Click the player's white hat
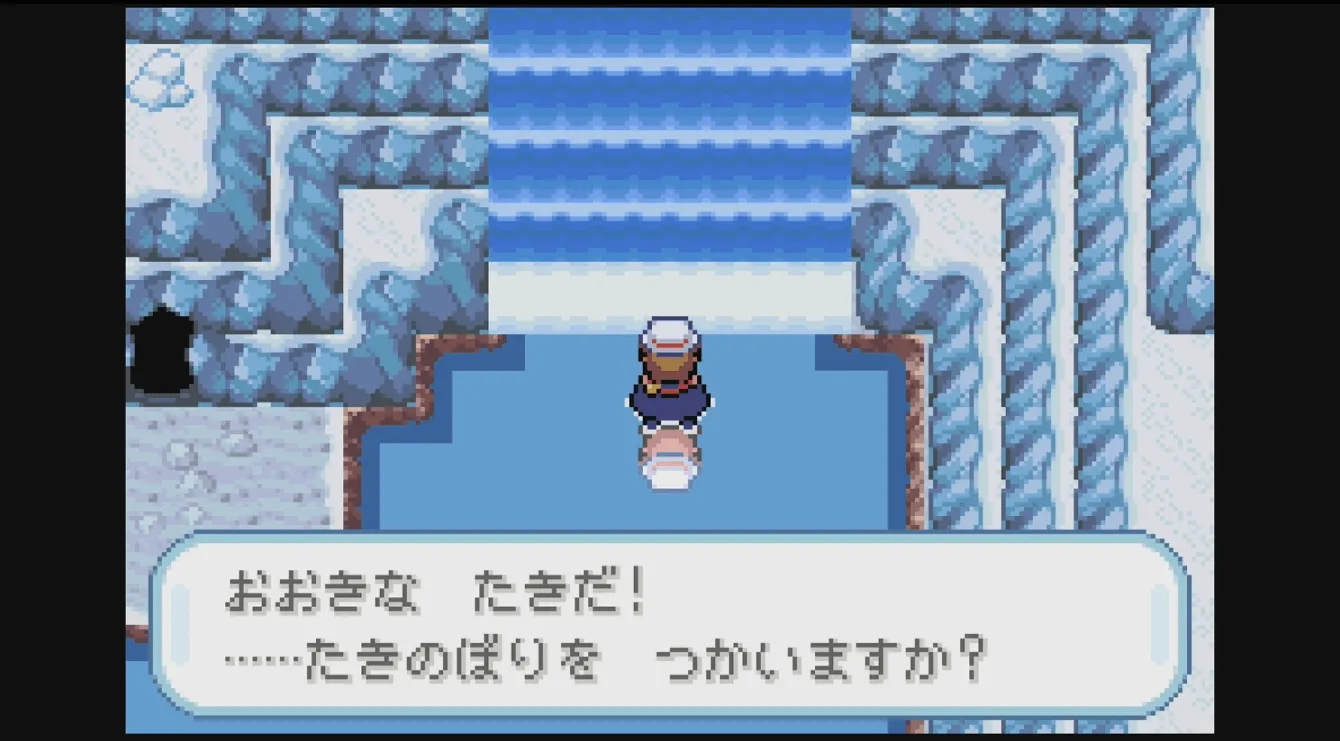The image size is (1340, 741). (668, 328)
